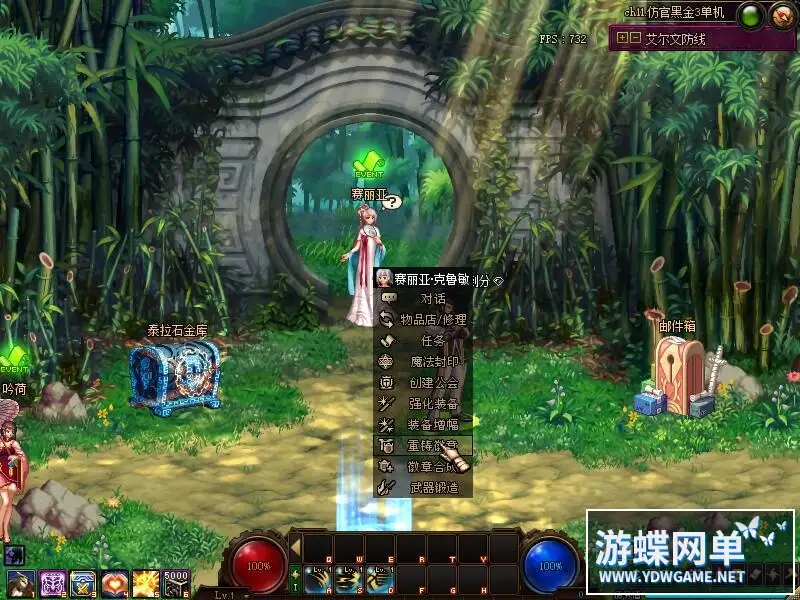The width and height of the screenshot is (800, 600).
Task: Open 物品店/修理 shop and repair option
Action: [x=432, y=319]
